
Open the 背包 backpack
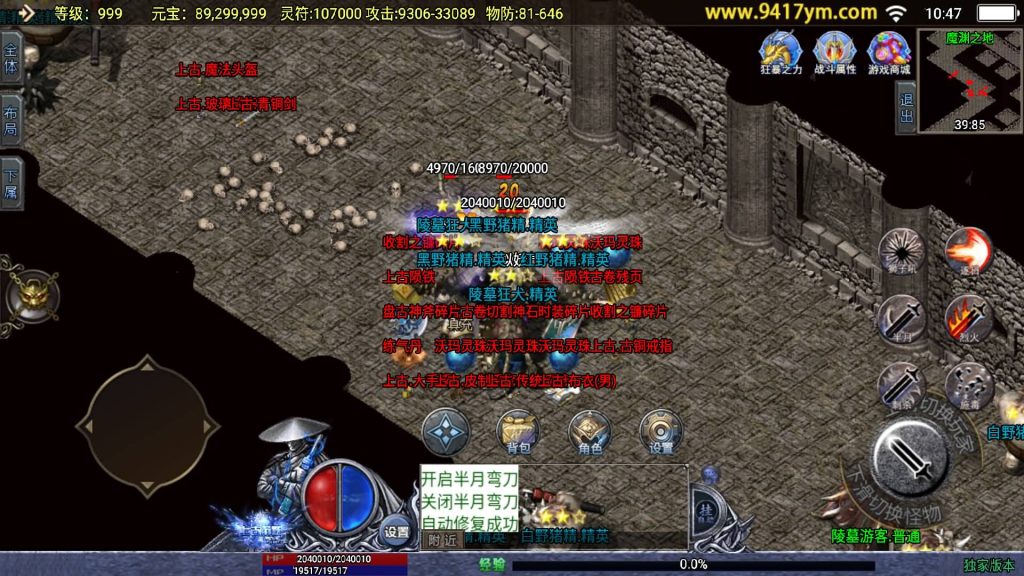tap(517, 430)
